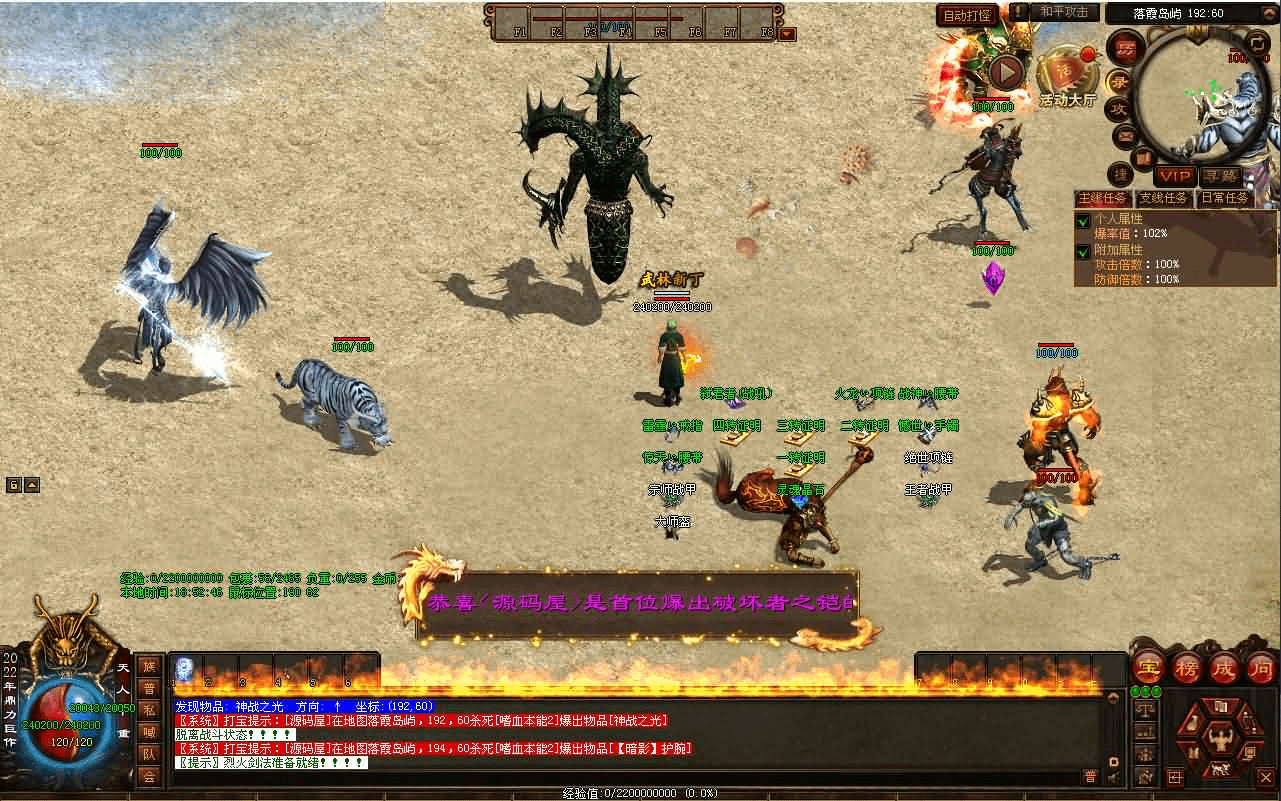1281x801 pixels.
Task: Click the minimap refresh arrows button
Action: pyautogui.click(x=1258, y=42)
